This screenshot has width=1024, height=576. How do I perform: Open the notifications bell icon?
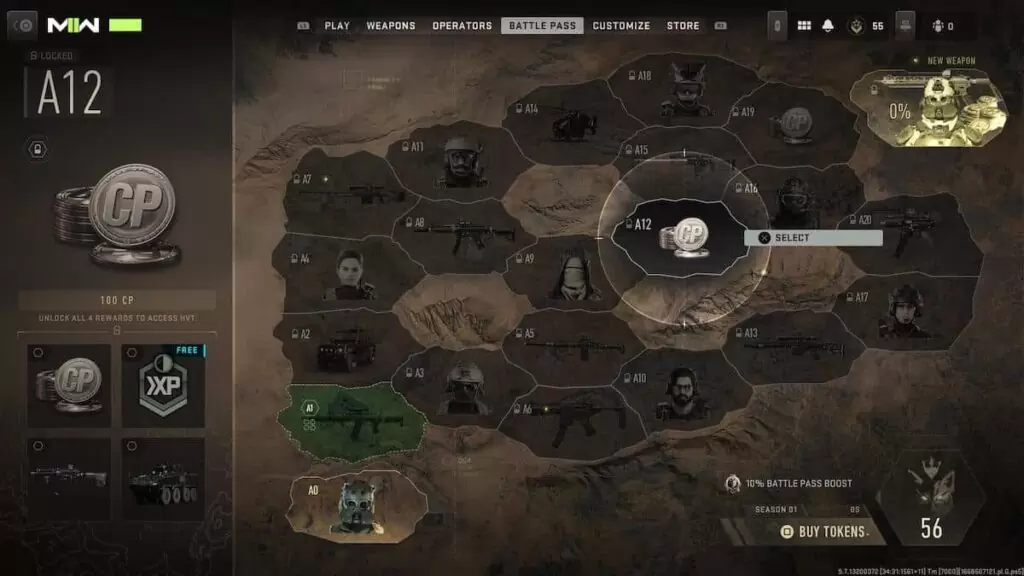pyautogui.click(x=827, y=26)
